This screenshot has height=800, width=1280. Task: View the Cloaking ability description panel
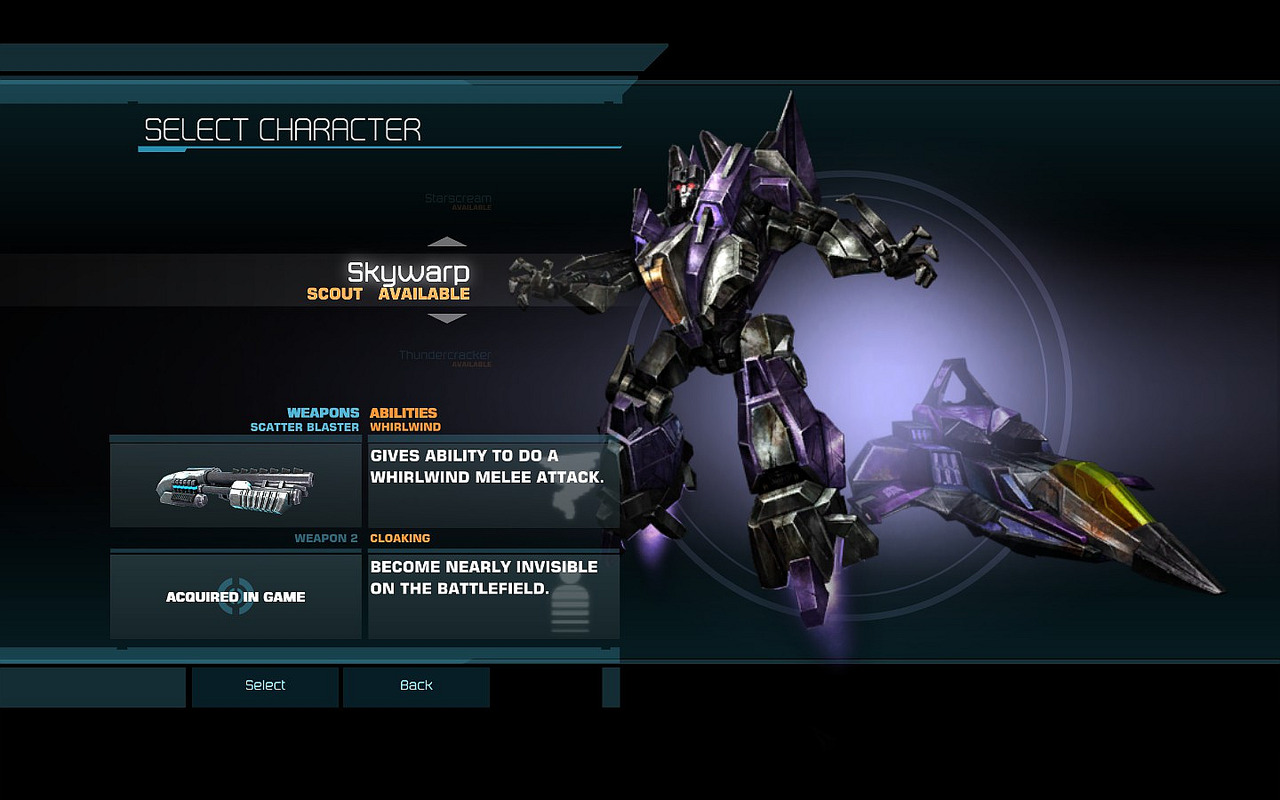point(493,596)
